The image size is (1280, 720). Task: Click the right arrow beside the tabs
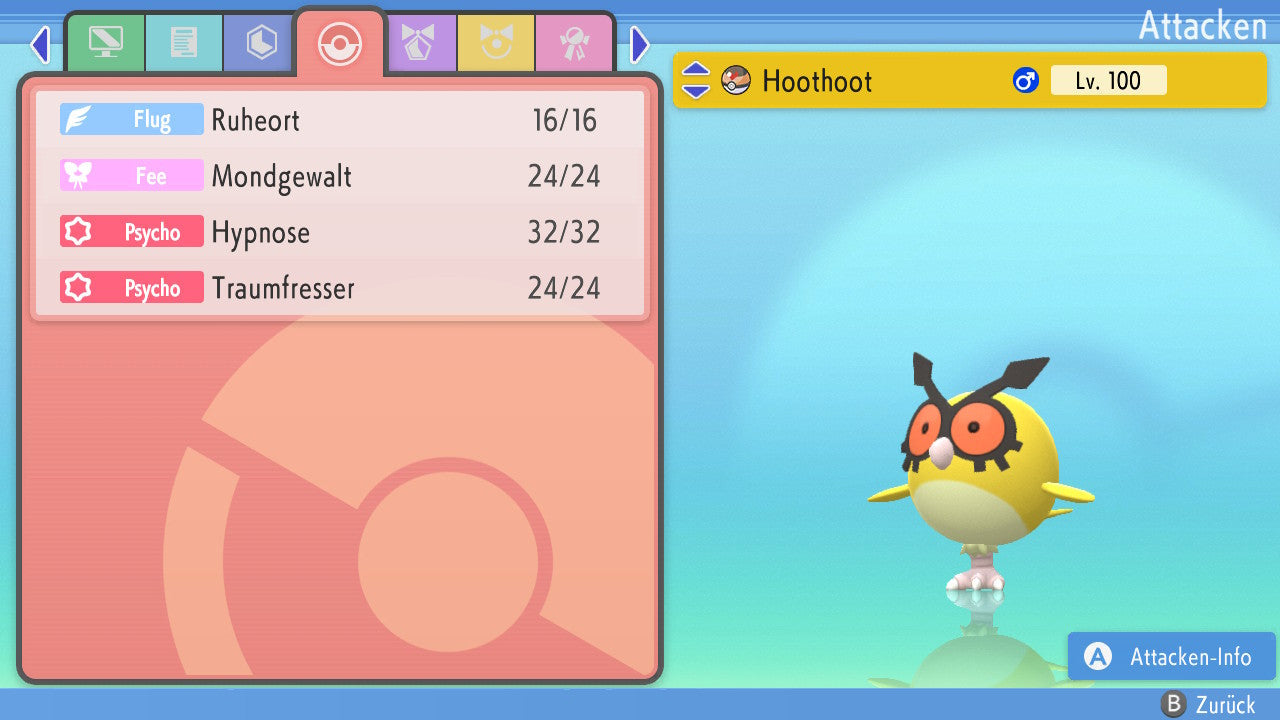(640, 44)
